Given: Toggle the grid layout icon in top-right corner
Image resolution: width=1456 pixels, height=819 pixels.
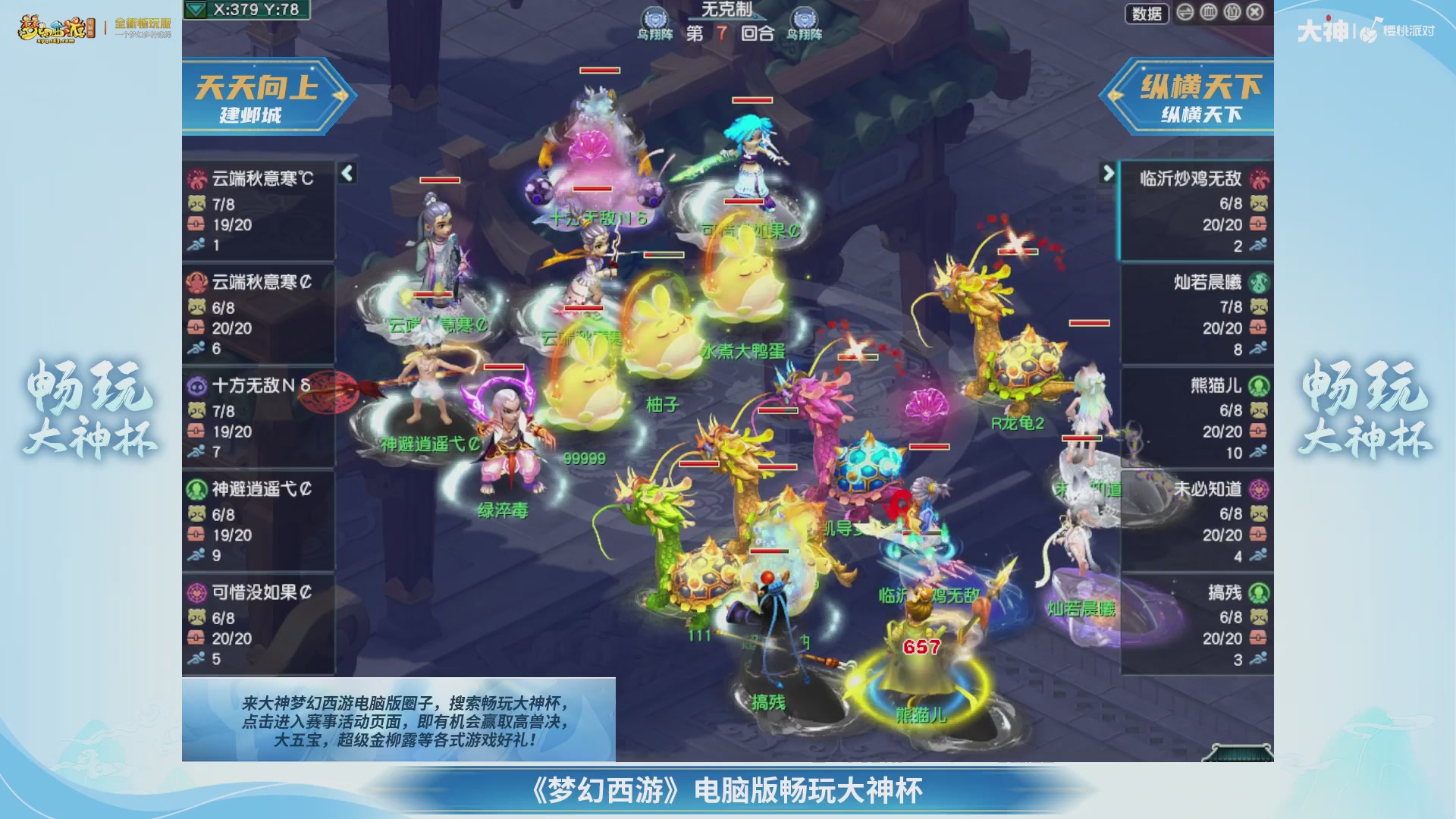Looking at the screenshot, I should pyautogui.click(x=1209, y=13).
